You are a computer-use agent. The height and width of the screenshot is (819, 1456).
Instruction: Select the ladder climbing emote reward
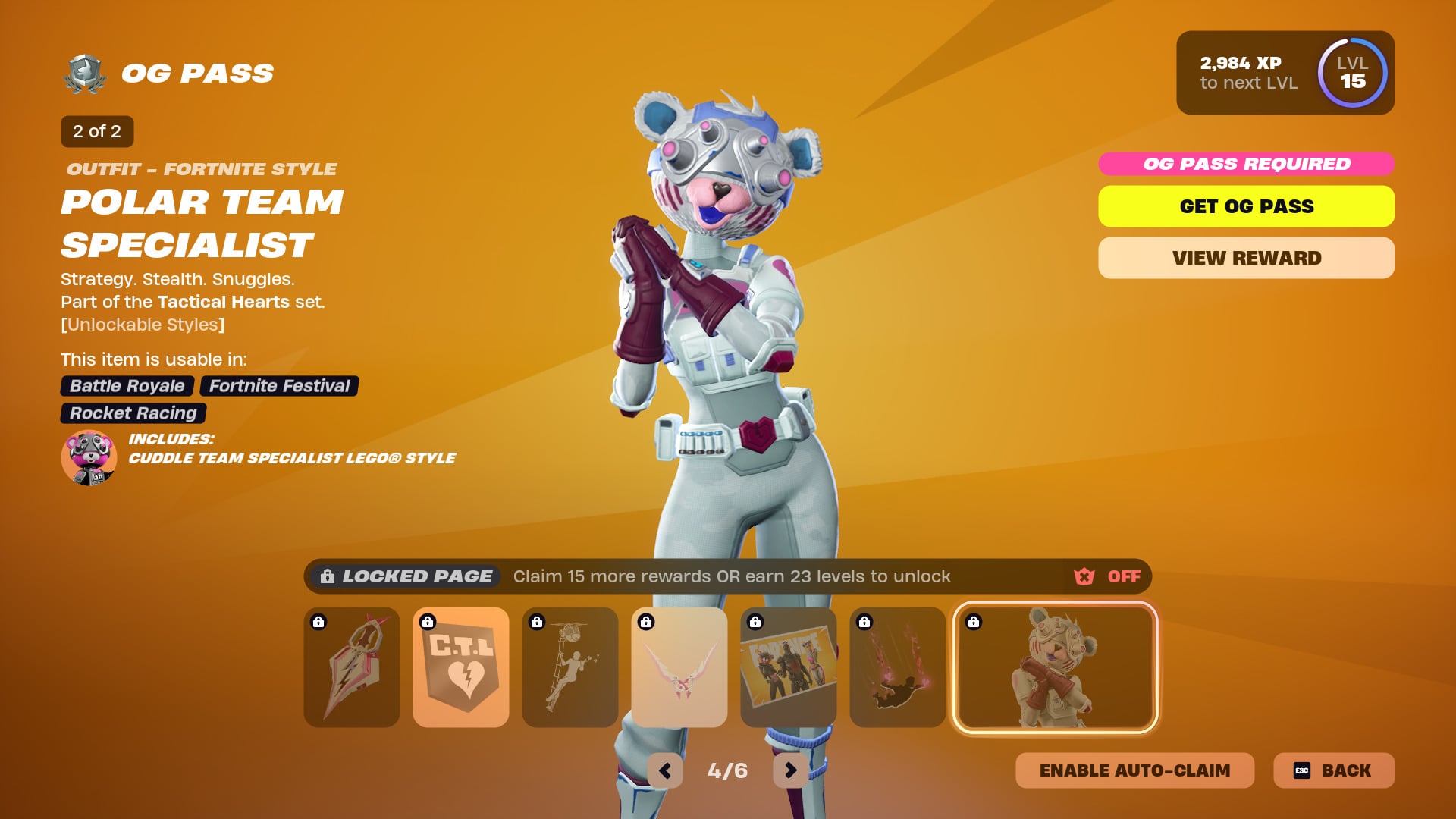pos(570,667)
